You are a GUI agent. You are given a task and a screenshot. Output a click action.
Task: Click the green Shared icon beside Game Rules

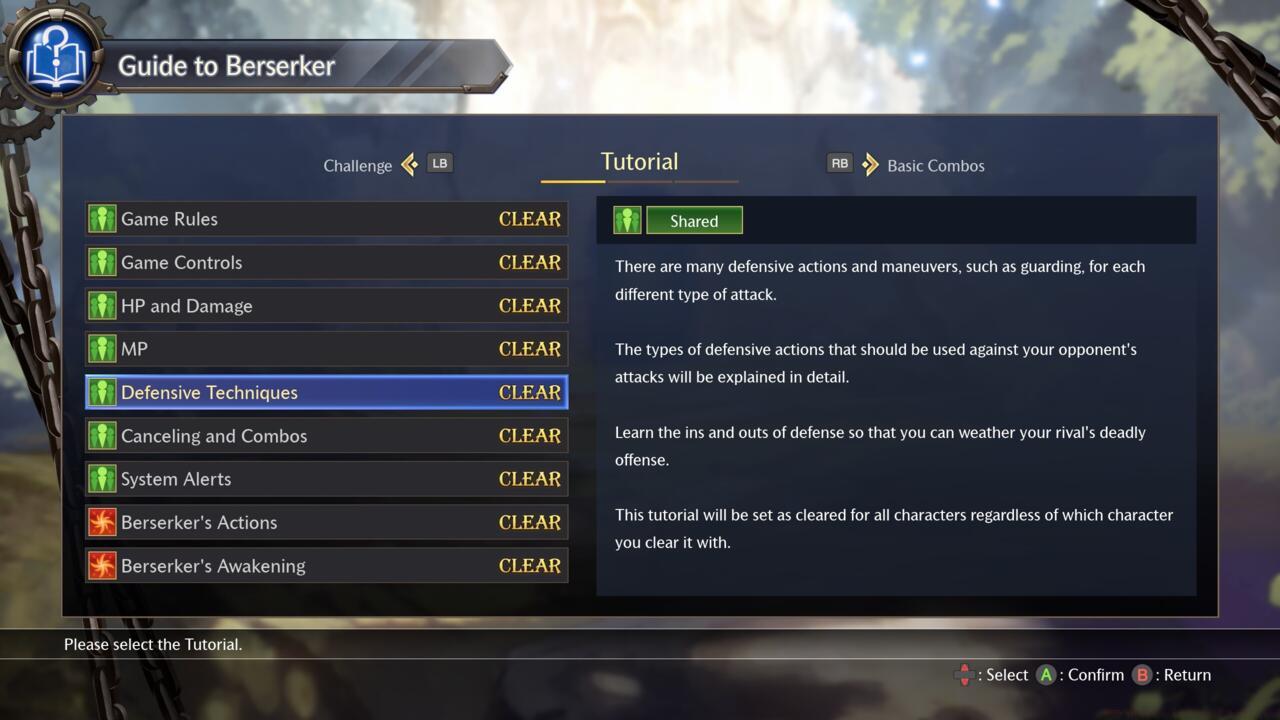(x=101, y=218)
